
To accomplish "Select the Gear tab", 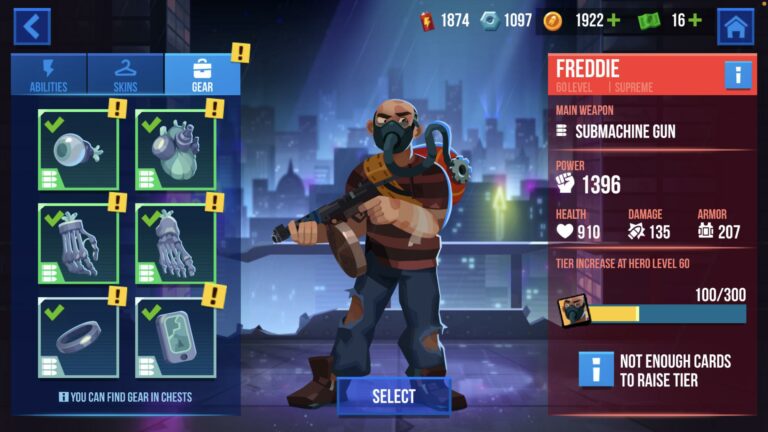I will point(202,74).
